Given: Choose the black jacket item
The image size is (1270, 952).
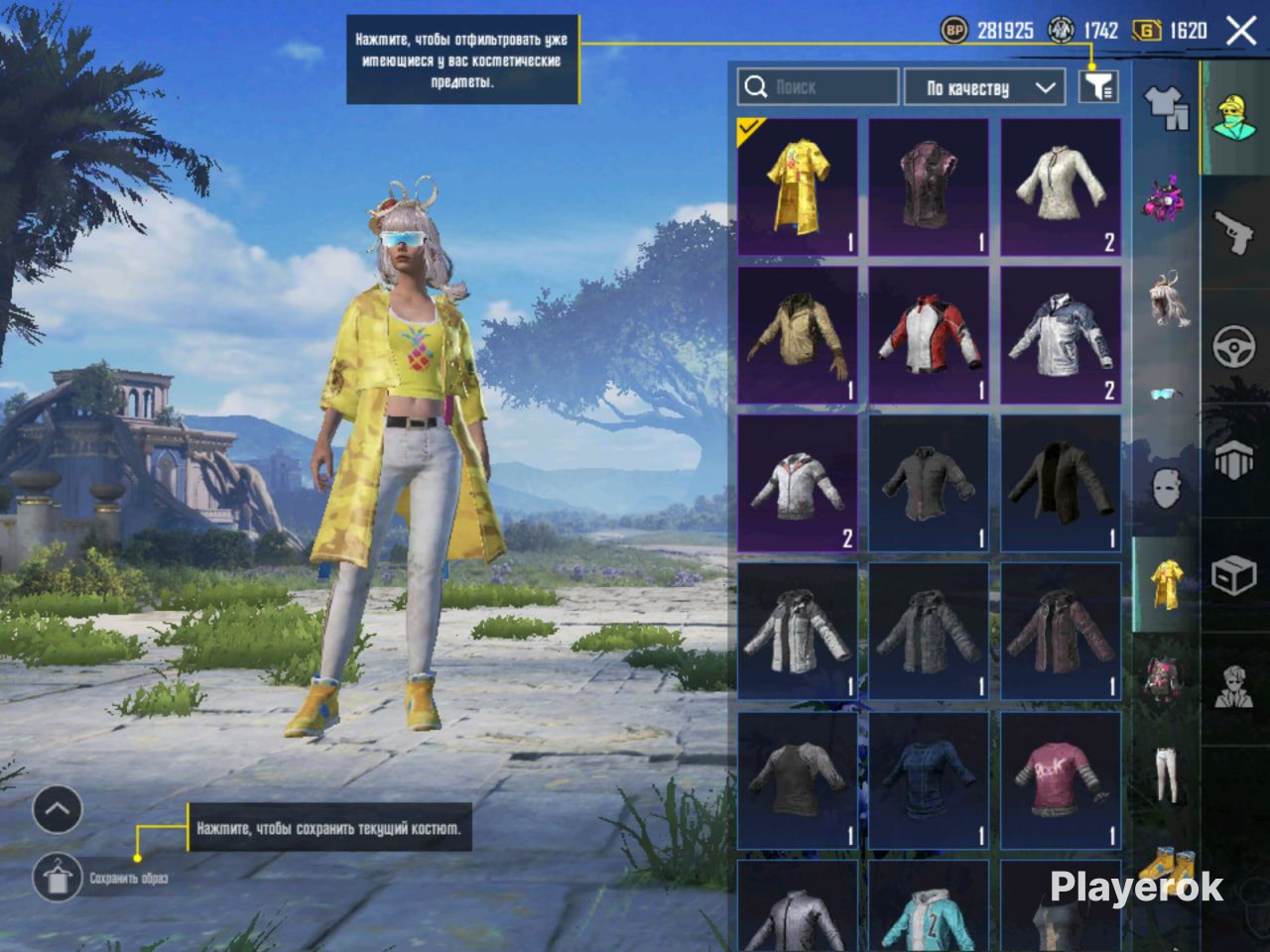Looking at the screenshot, I should point(1061,483).
